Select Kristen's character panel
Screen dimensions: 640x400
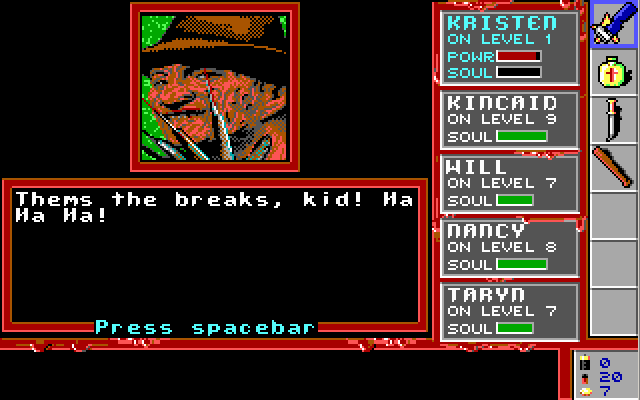[511, 48]
